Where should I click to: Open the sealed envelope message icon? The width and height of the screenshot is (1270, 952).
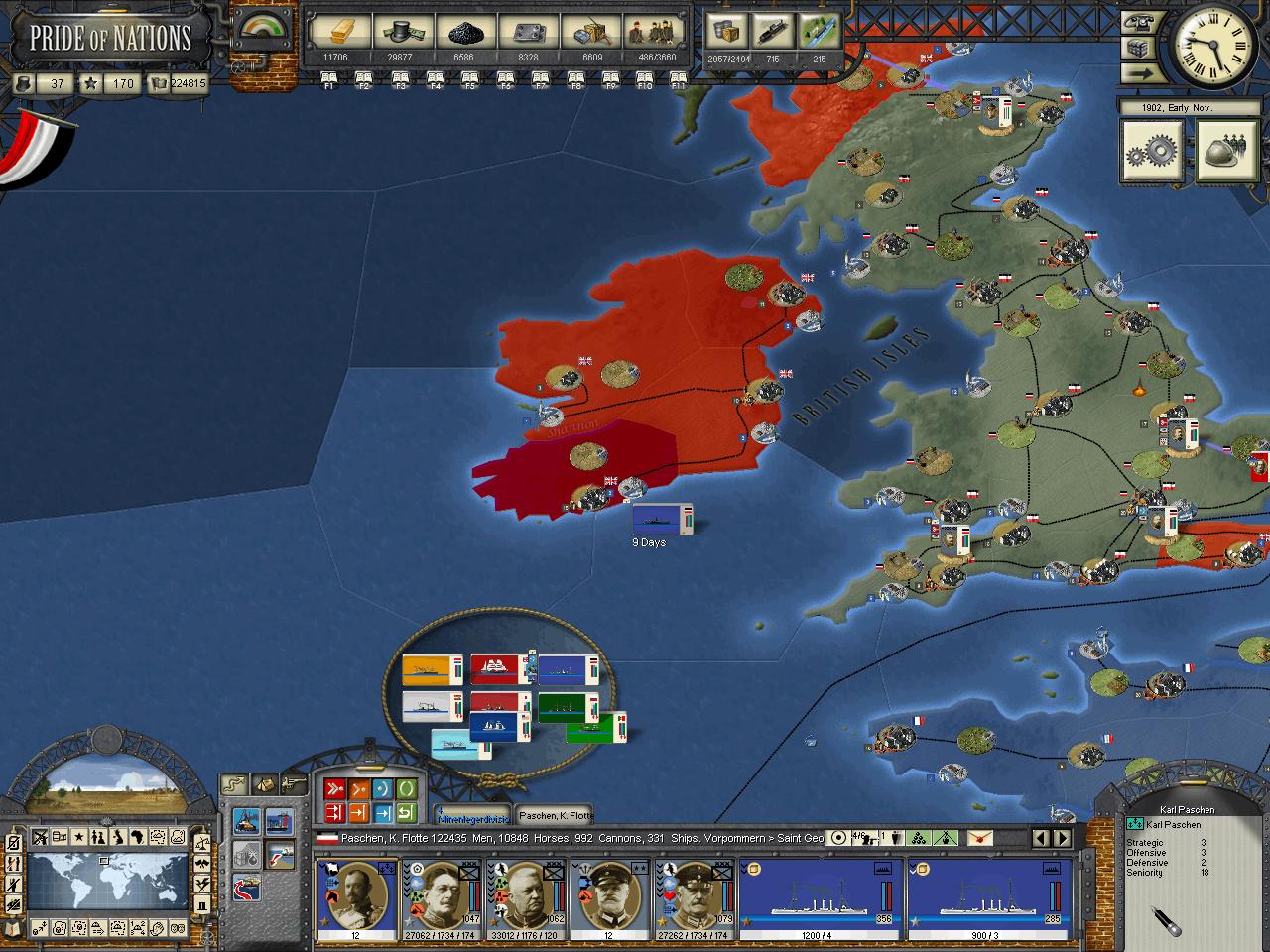(x=980, y=838)
